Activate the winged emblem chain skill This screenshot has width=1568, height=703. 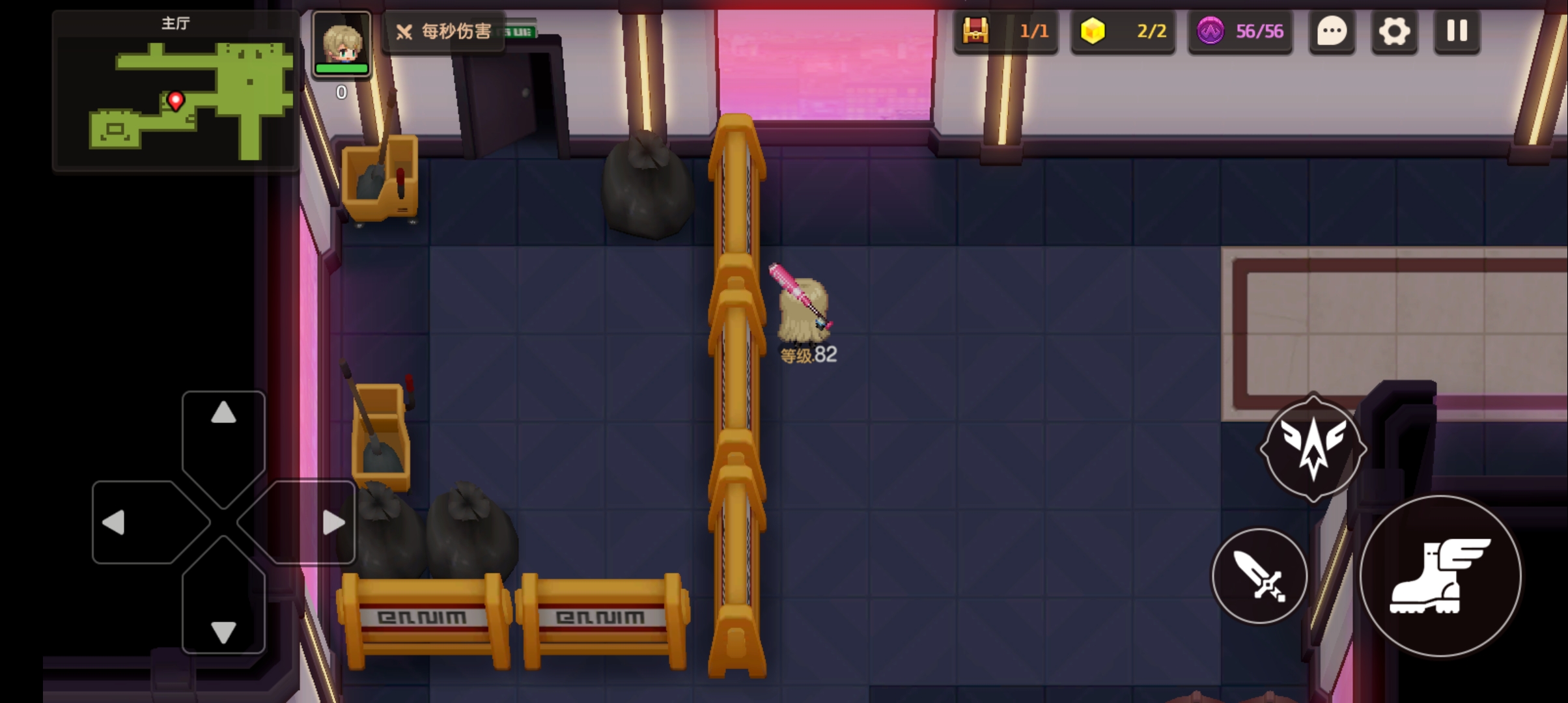tap(1313, 448)
